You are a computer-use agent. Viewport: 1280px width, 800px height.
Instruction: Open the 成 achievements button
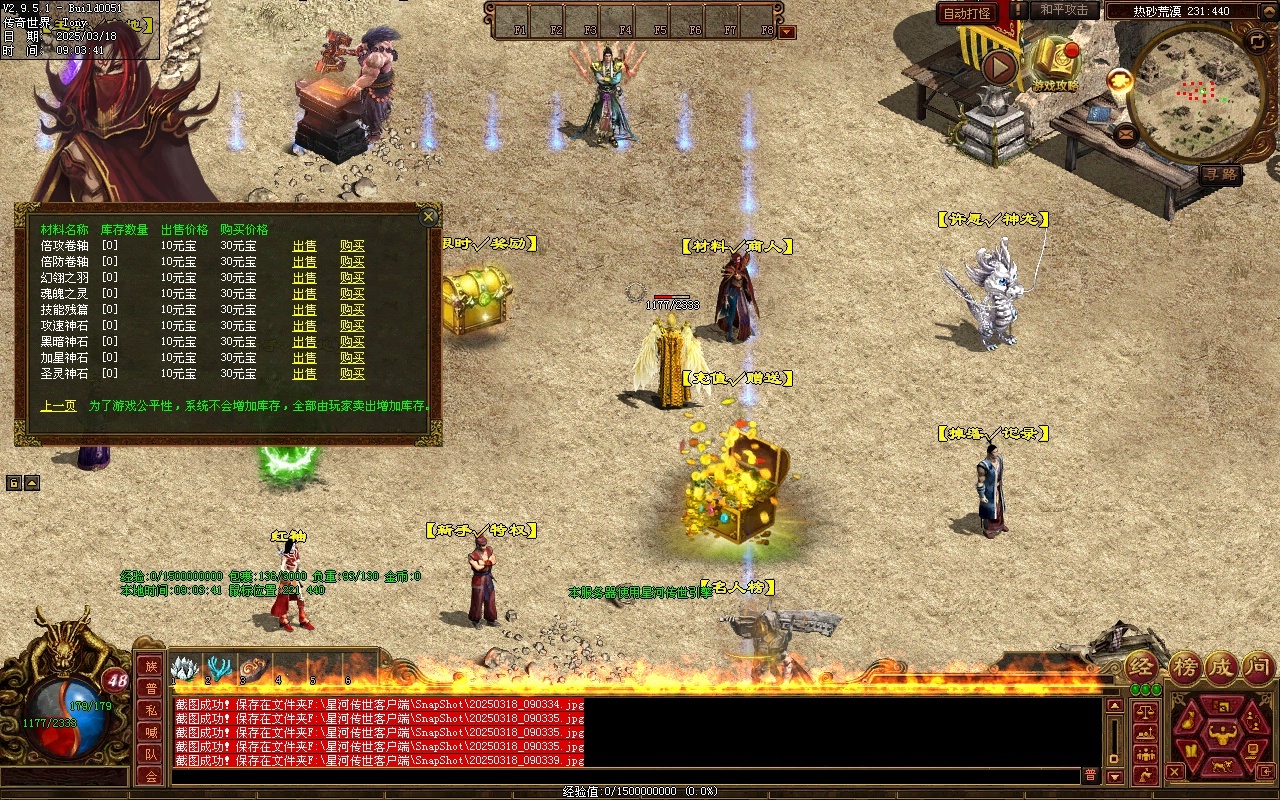tap(1220, 667)
